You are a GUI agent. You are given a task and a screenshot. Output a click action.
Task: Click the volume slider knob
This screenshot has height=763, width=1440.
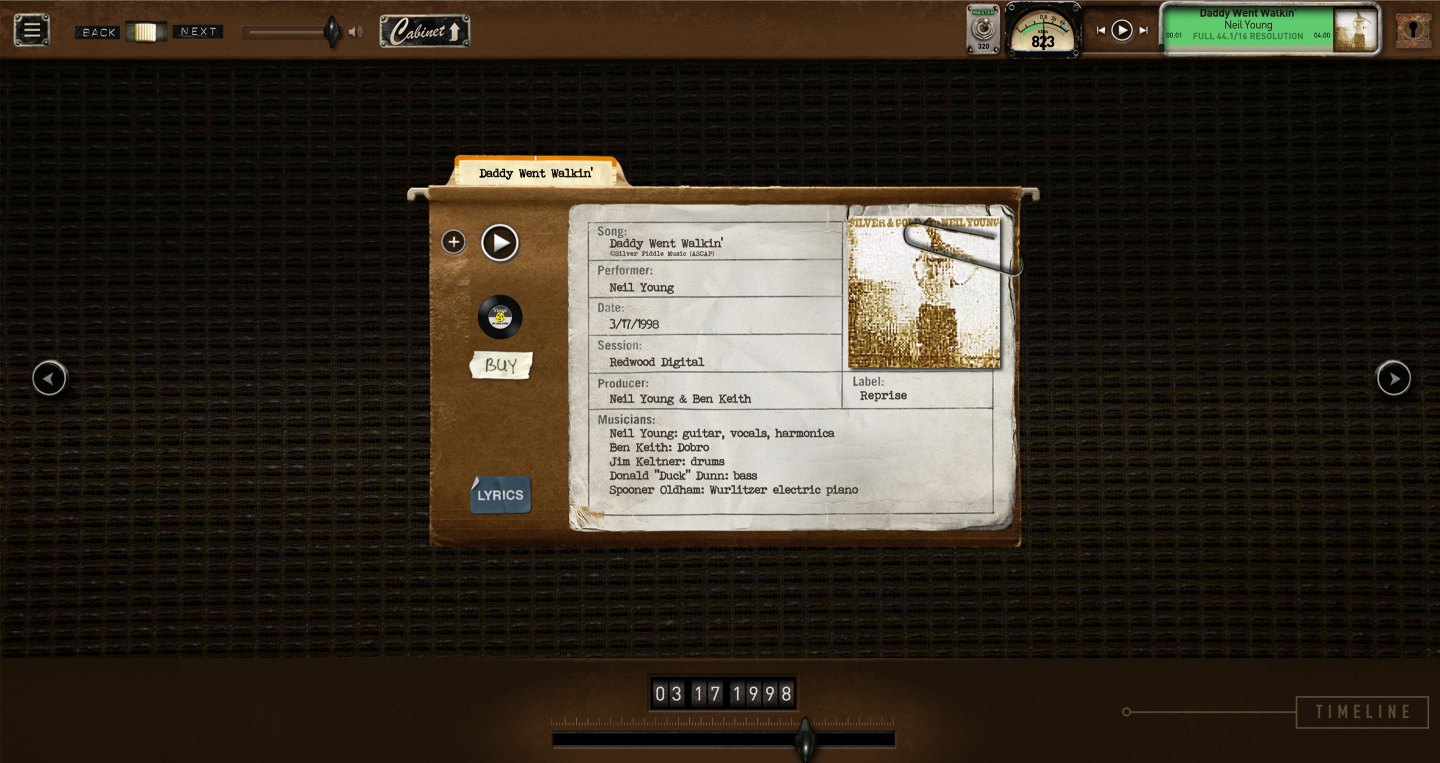click(x=331, y=32)
